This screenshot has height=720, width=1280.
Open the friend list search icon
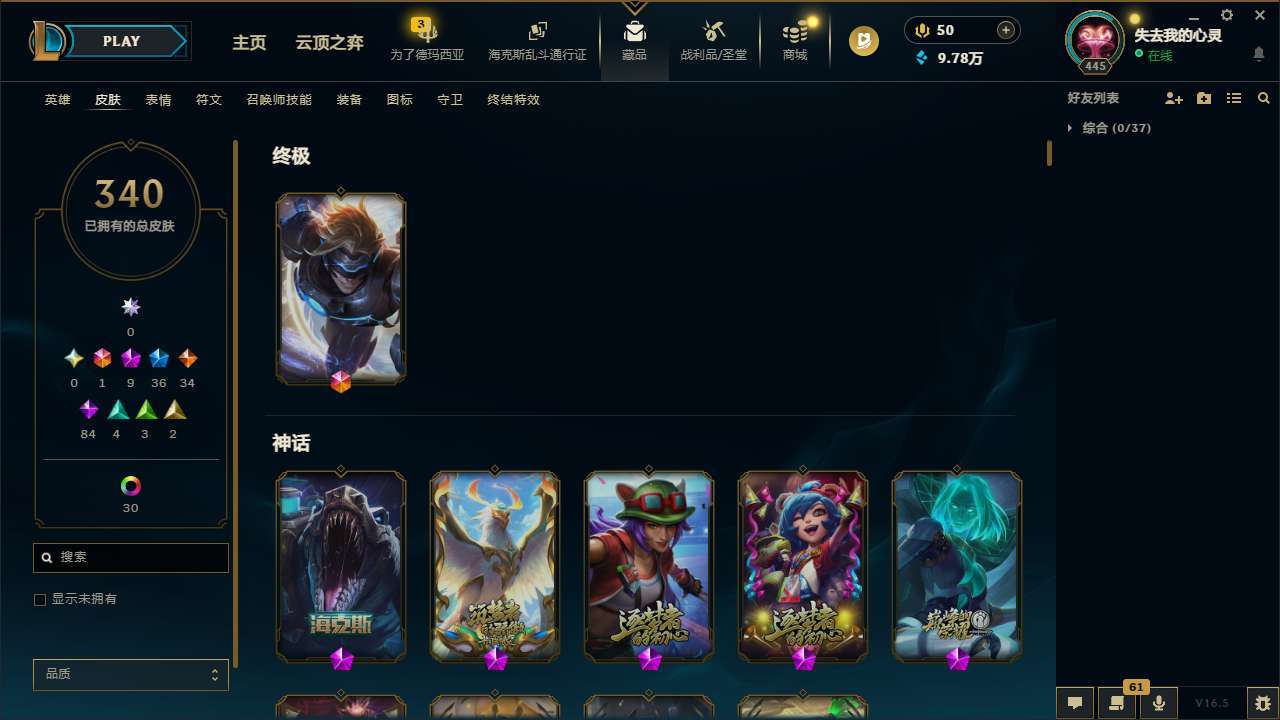click(1263, 98)
